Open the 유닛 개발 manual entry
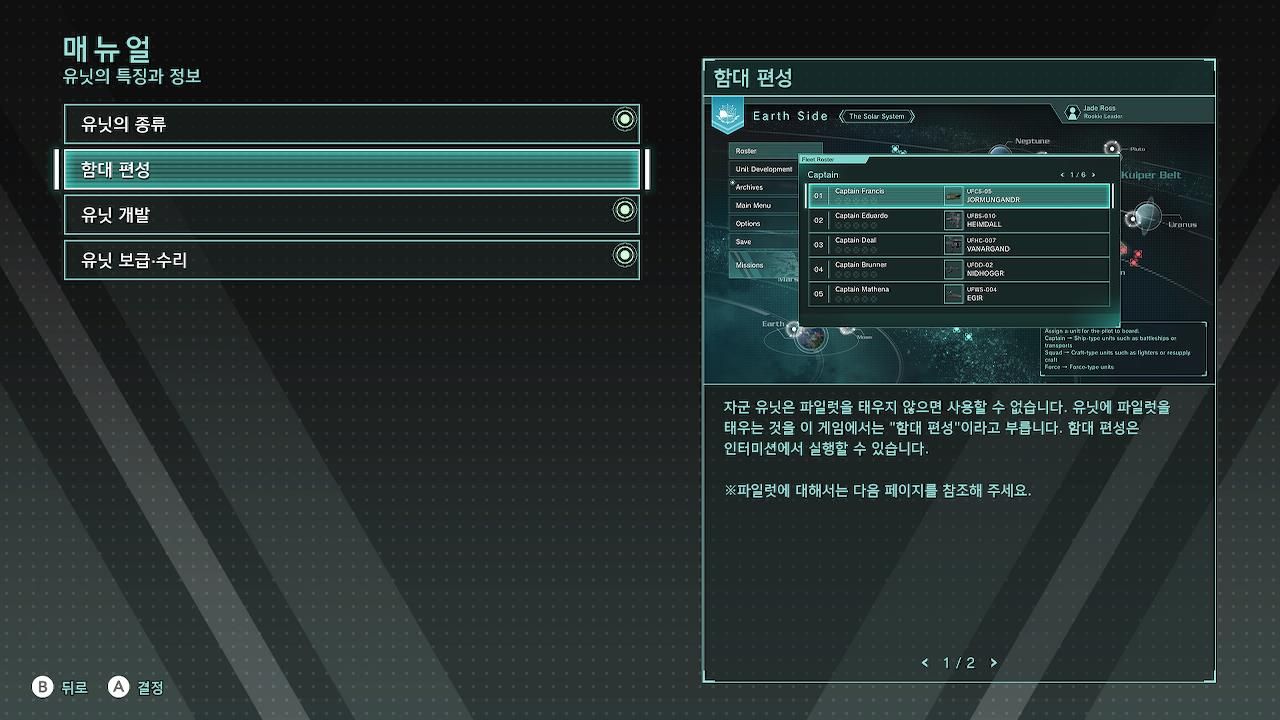The height and width of the screenshot is (720, 1280). (x=351, y=214)
